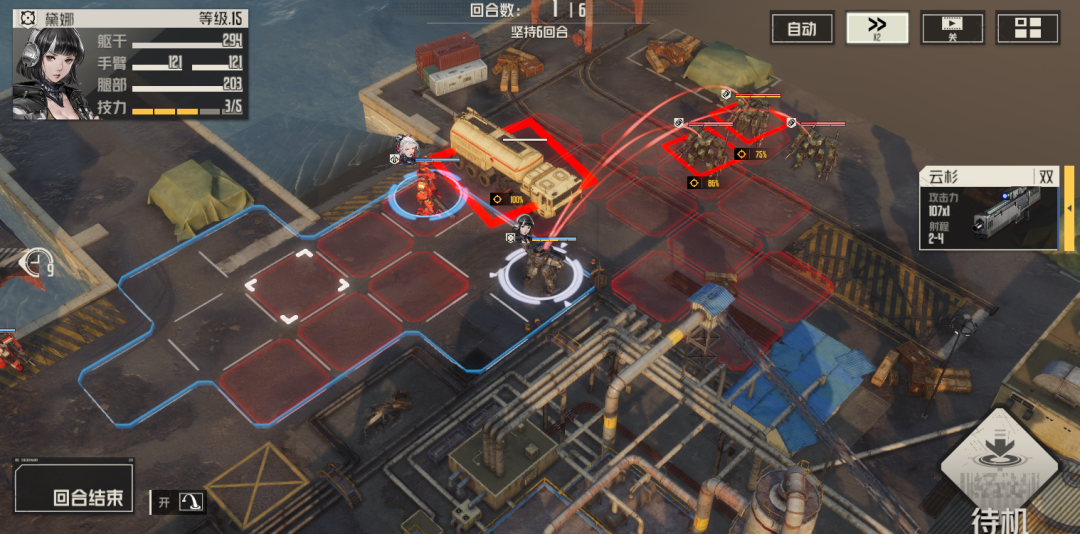Enable auto battle with the 自动 button
Screen dimensions: 1080x534
[x=802, y=28]
